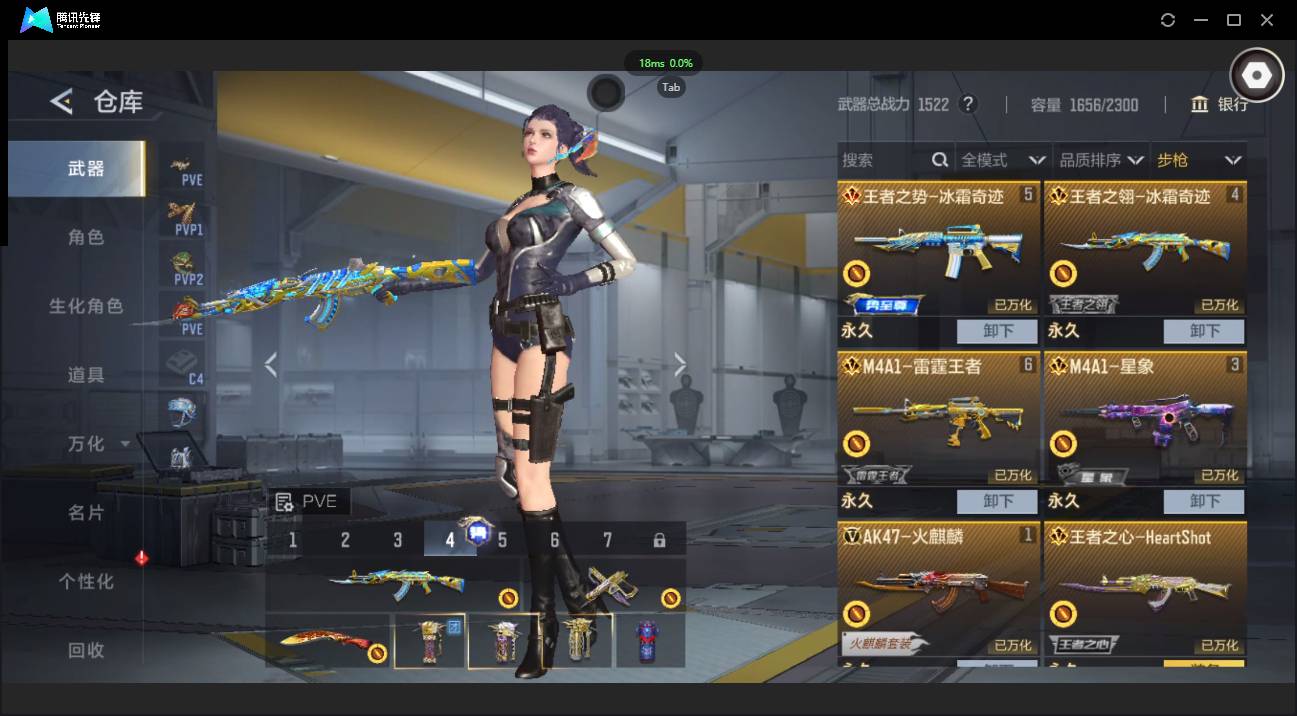Image resolution: width=1297 pixels, height=716 pixels.
Task: Open the 步枪 rifle type dropdown
Action: pyautogui.click(x=1198, y=160)
